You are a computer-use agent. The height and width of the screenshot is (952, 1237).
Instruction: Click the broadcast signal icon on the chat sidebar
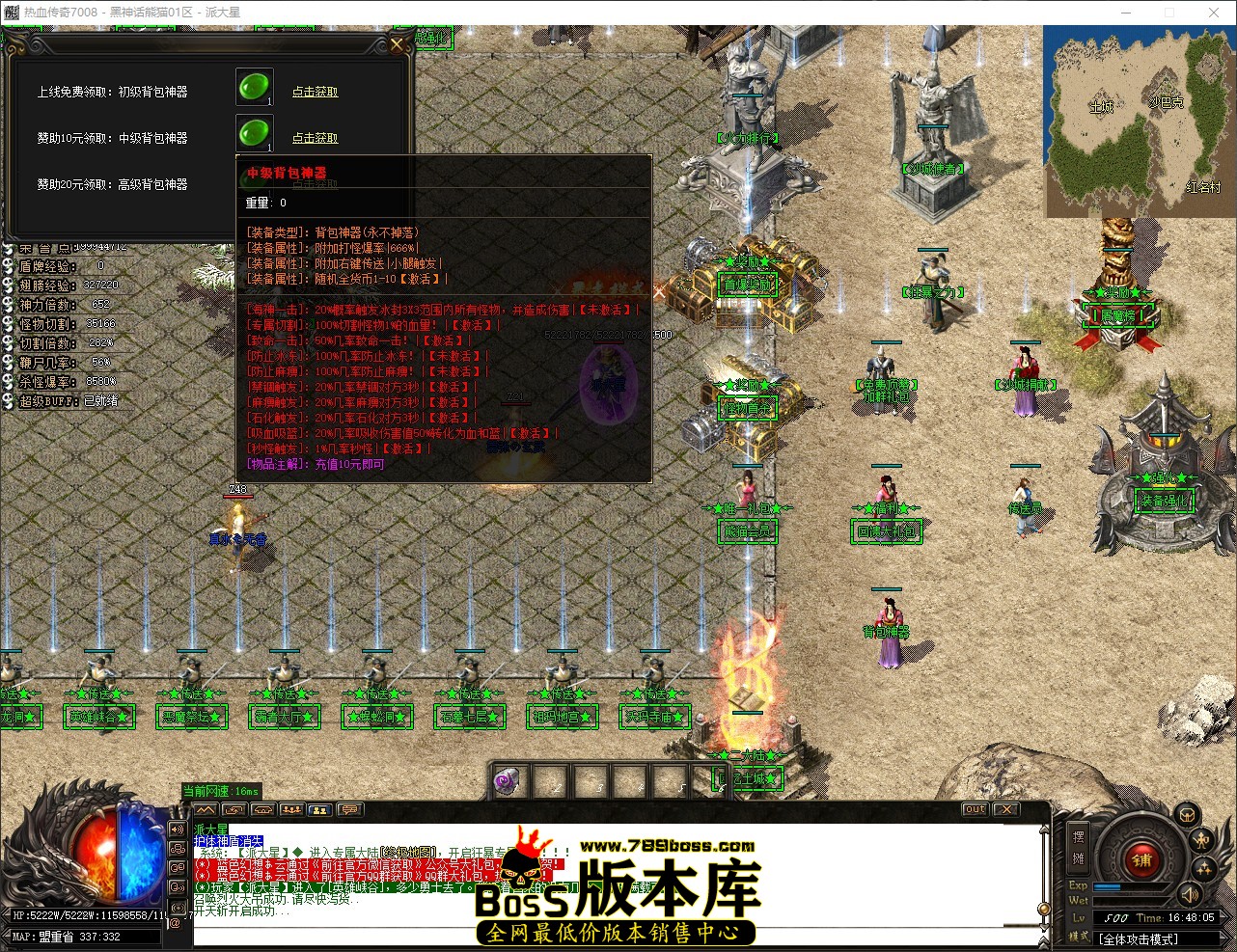178,908
